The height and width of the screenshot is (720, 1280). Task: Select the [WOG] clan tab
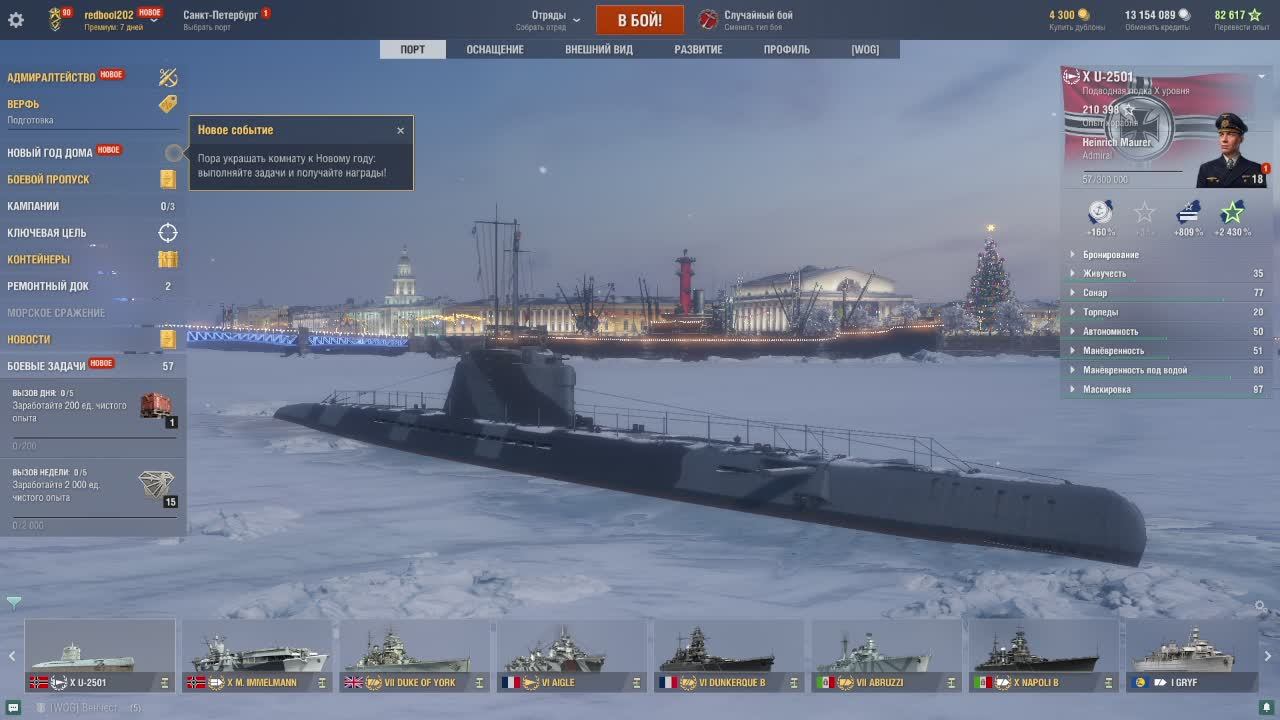pos(865,49)
